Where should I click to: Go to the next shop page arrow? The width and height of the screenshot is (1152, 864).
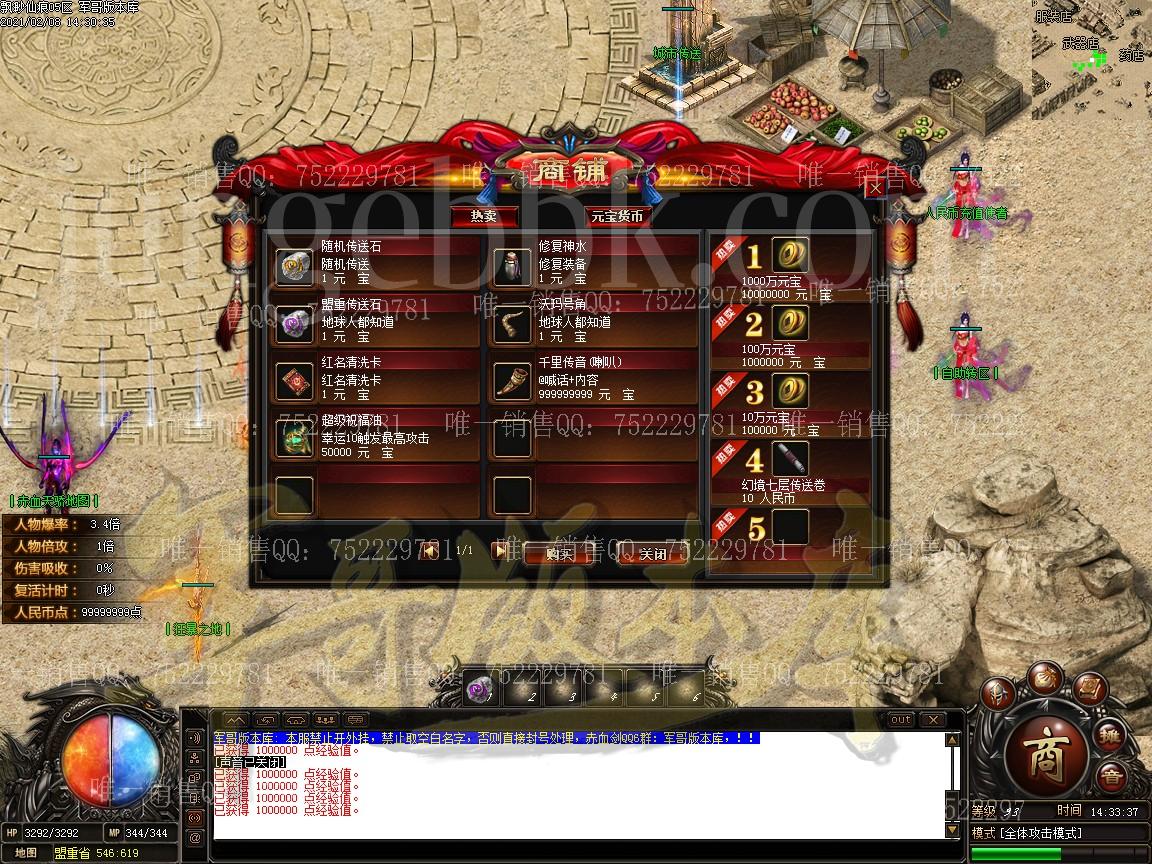coord(500,550)
